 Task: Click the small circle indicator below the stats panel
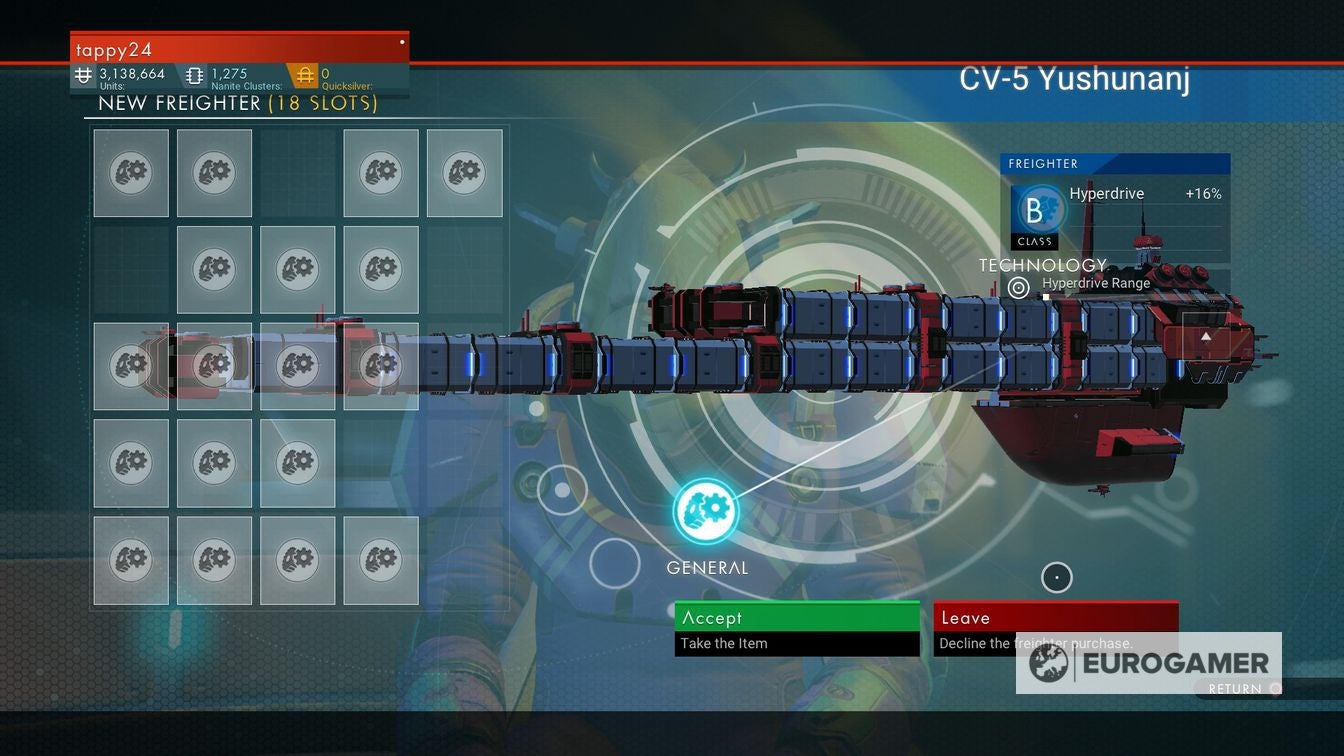point(1056,577)
